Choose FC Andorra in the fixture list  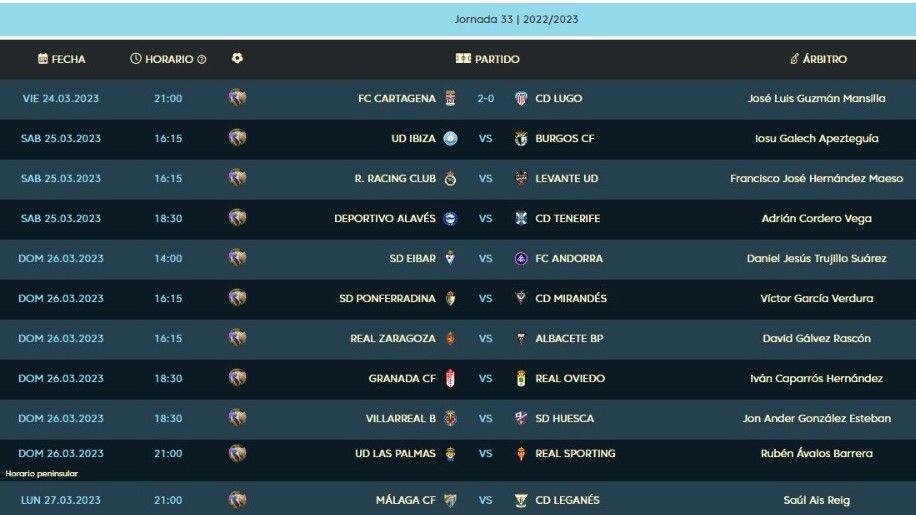click(x=569, y=258)
